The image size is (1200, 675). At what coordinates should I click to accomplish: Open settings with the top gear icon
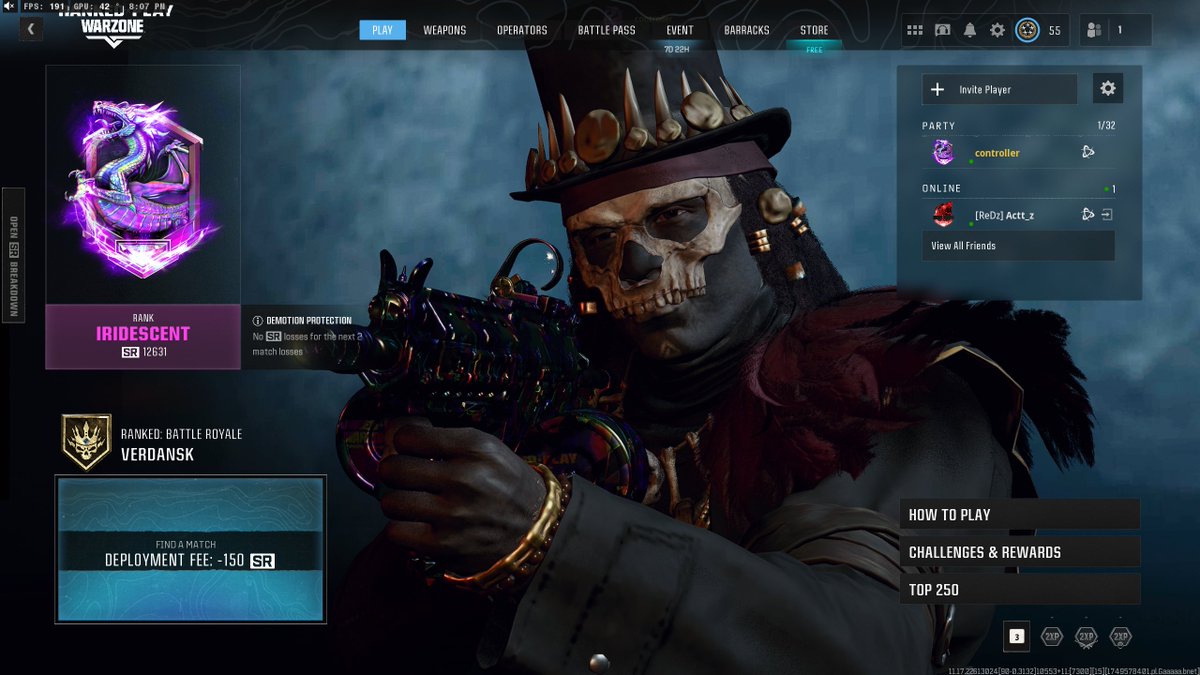[997, 30]
